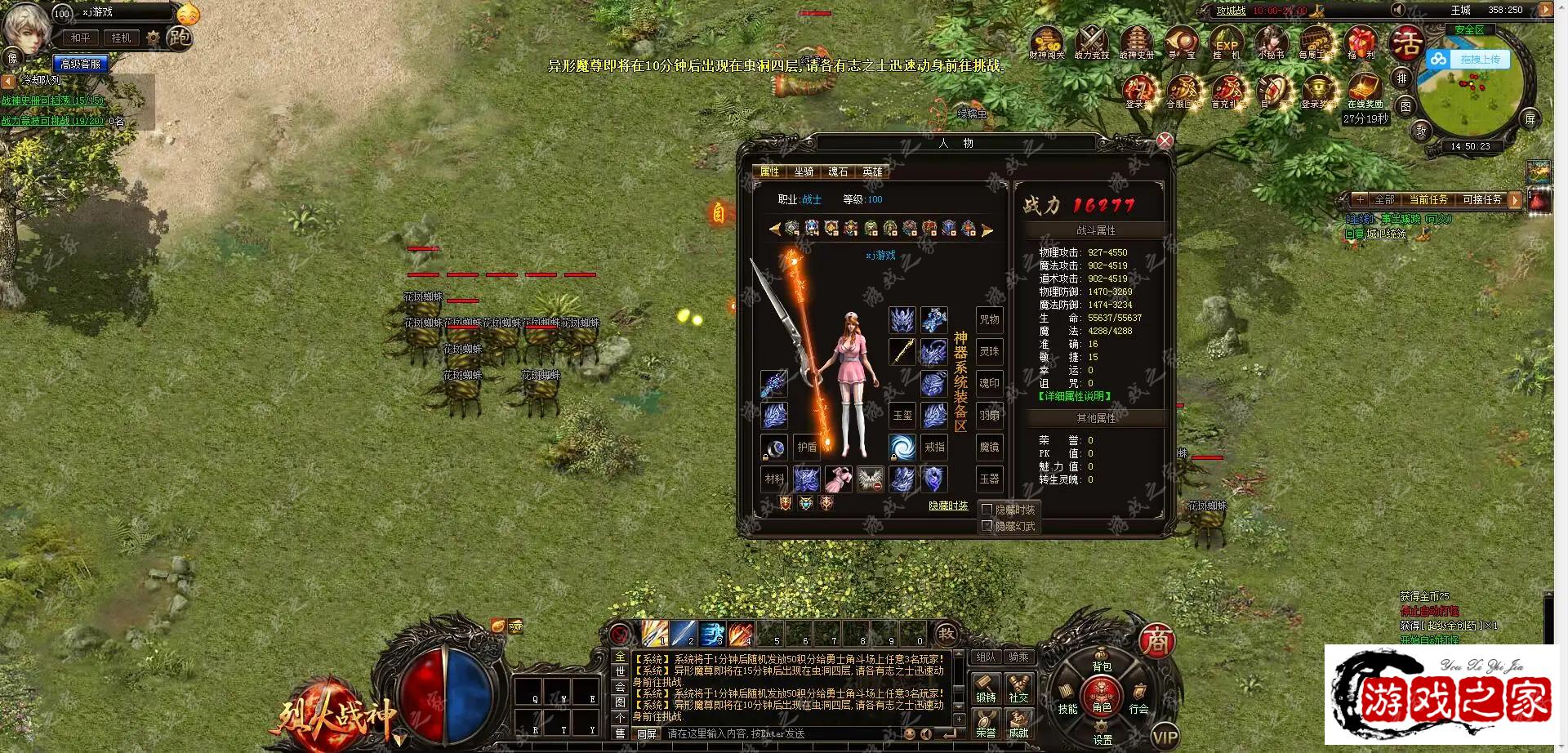Select the 英雄 hero tab

(x=872, y=172)
